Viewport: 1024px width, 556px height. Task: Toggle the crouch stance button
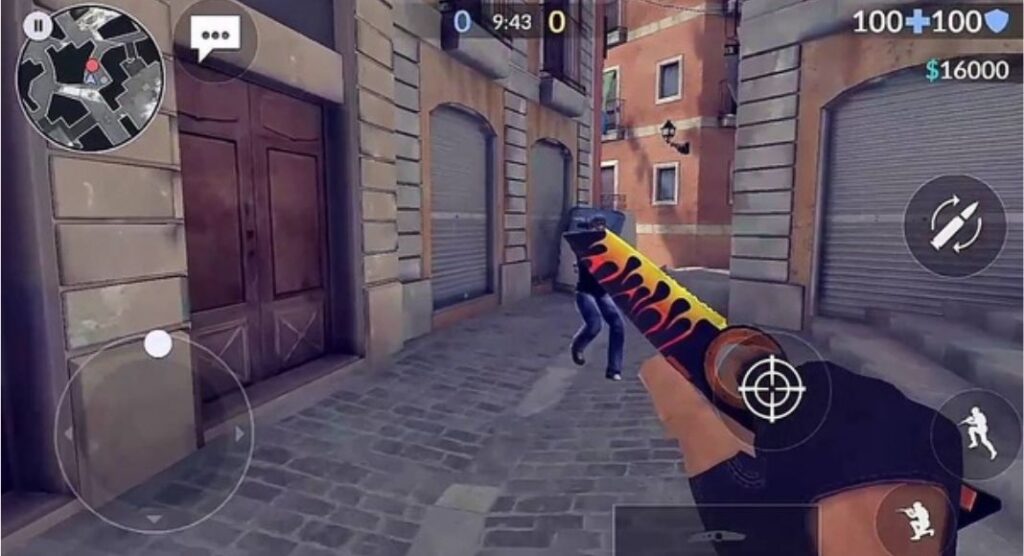point(916,518)
